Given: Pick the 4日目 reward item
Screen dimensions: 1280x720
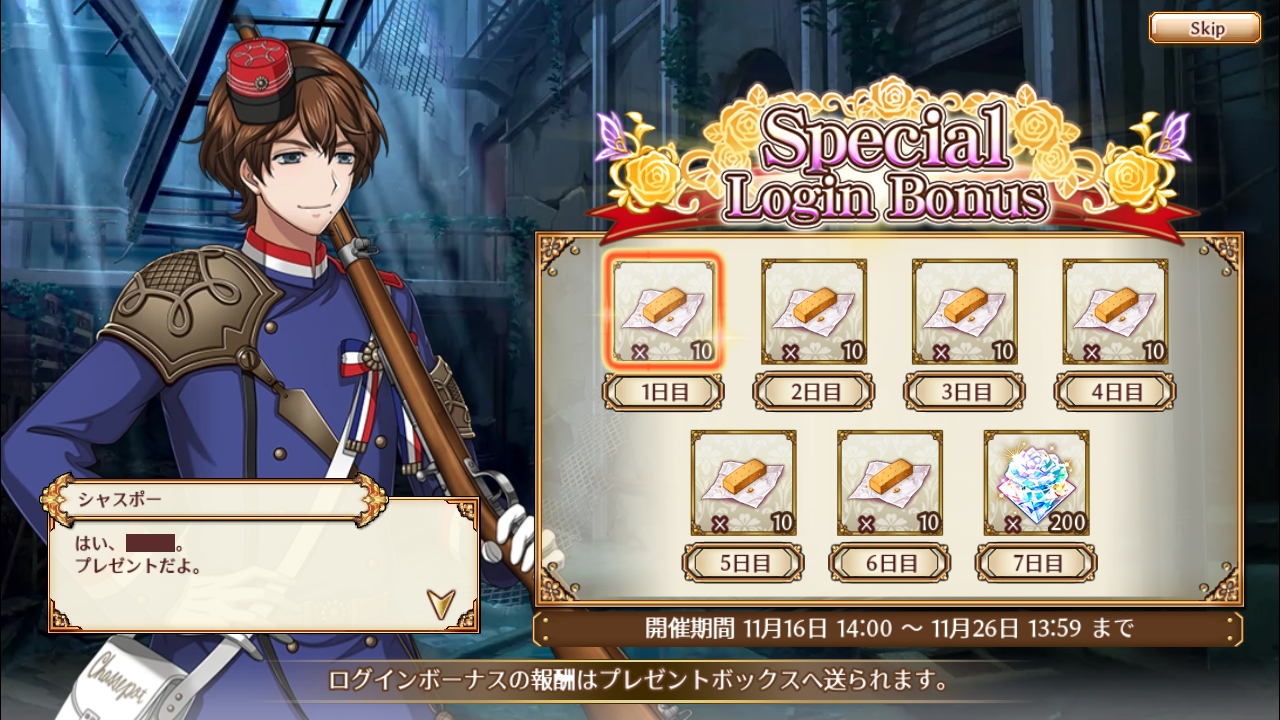Looking at the screenshot, I should pos(1115,311).
